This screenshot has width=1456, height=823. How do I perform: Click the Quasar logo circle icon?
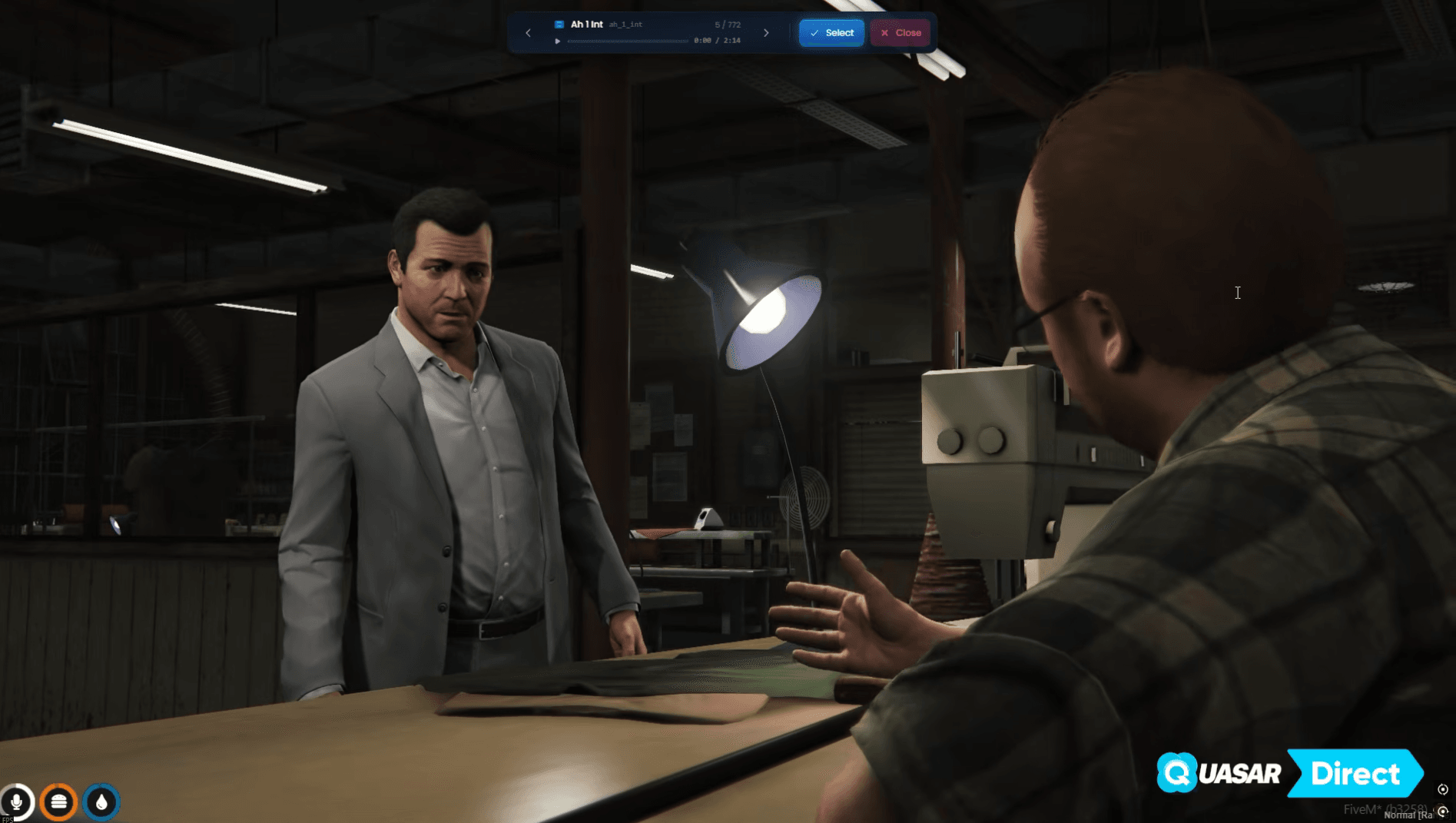[x=1178, y=772]
